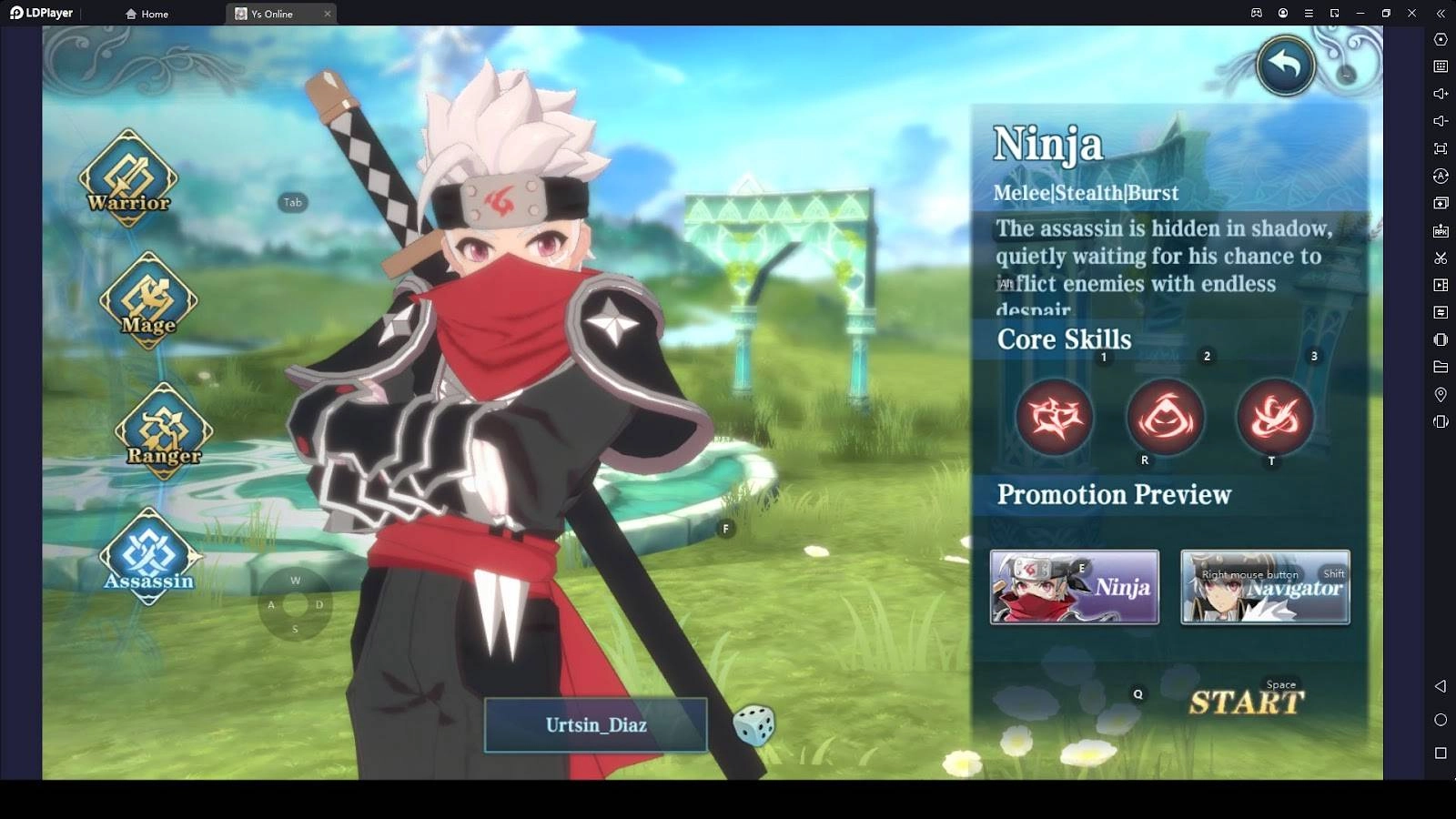Show the third core skill icon

[1274, 417]
